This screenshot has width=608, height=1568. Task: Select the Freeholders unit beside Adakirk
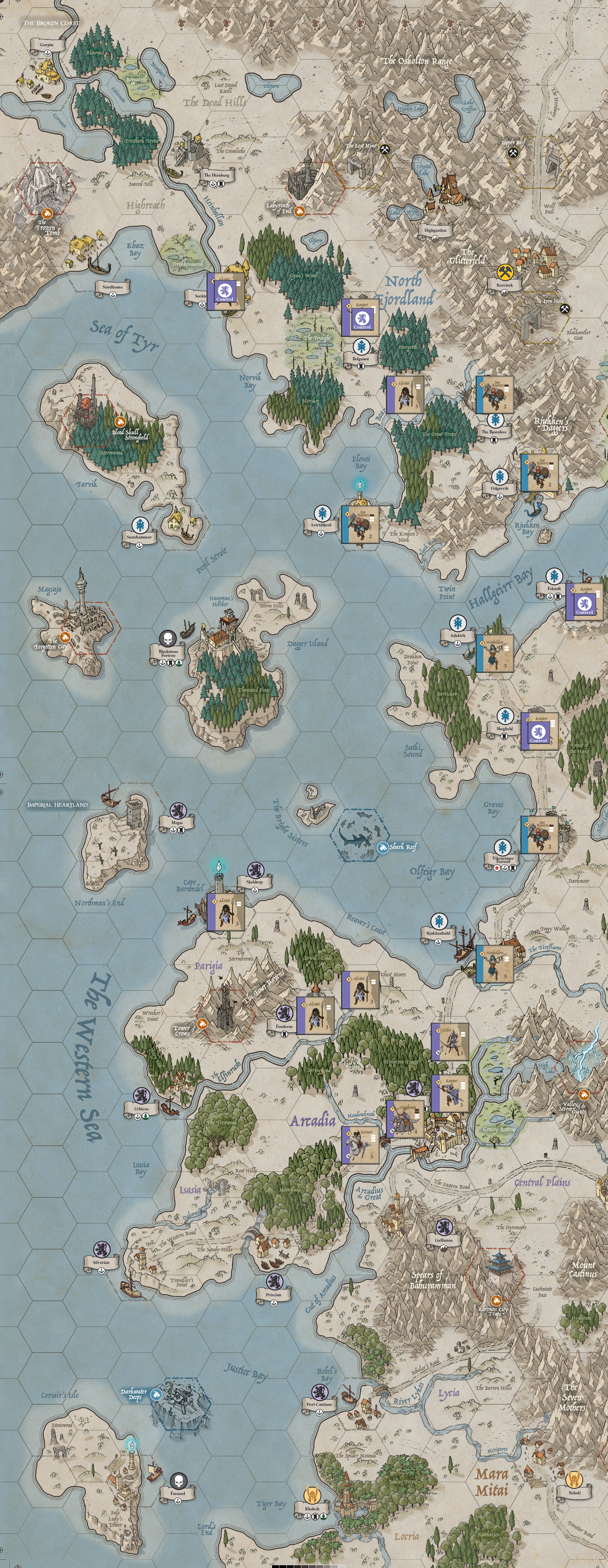(495, 653)
